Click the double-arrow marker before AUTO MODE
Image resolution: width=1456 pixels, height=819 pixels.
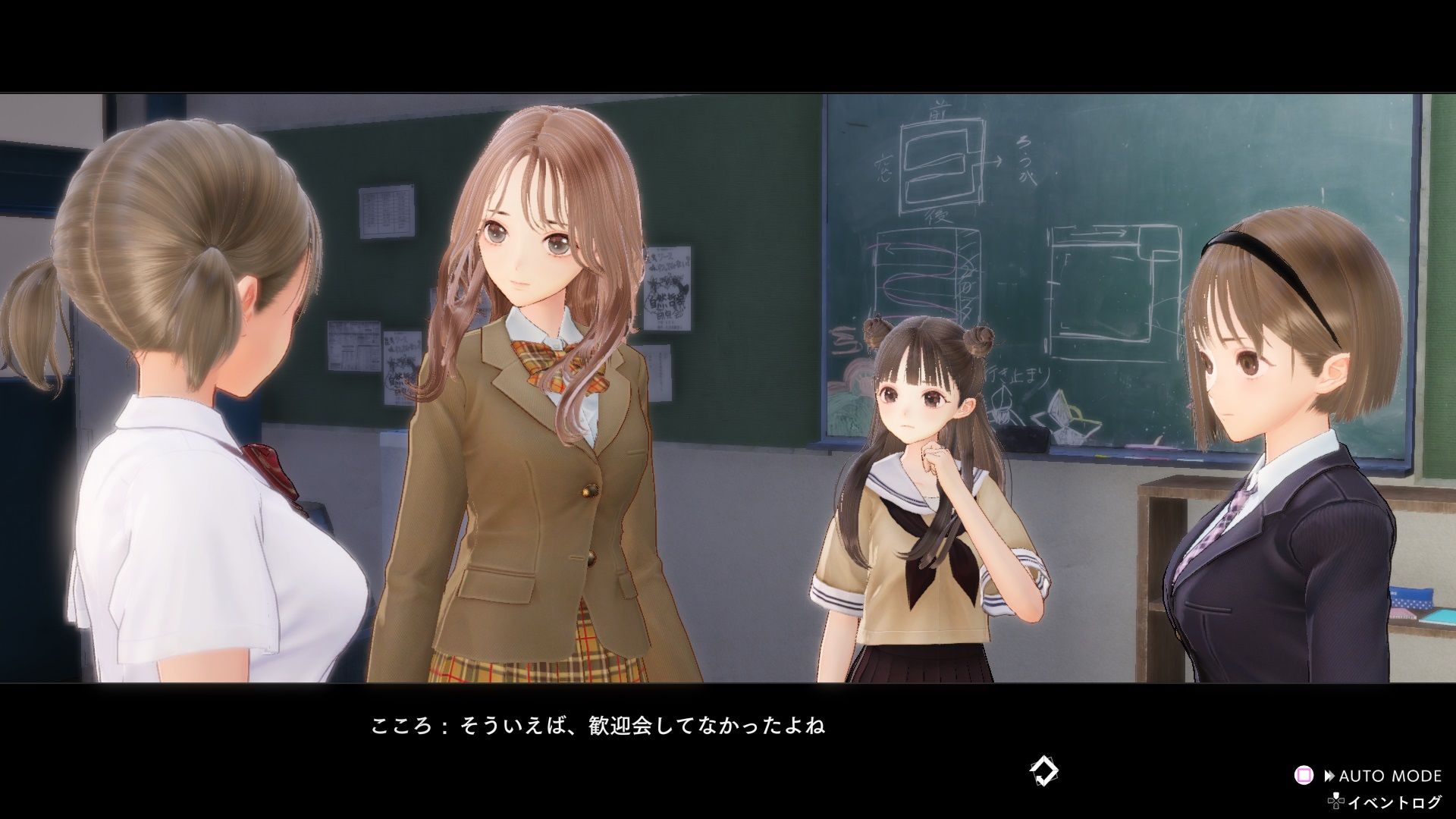(x=1329, y=775)
